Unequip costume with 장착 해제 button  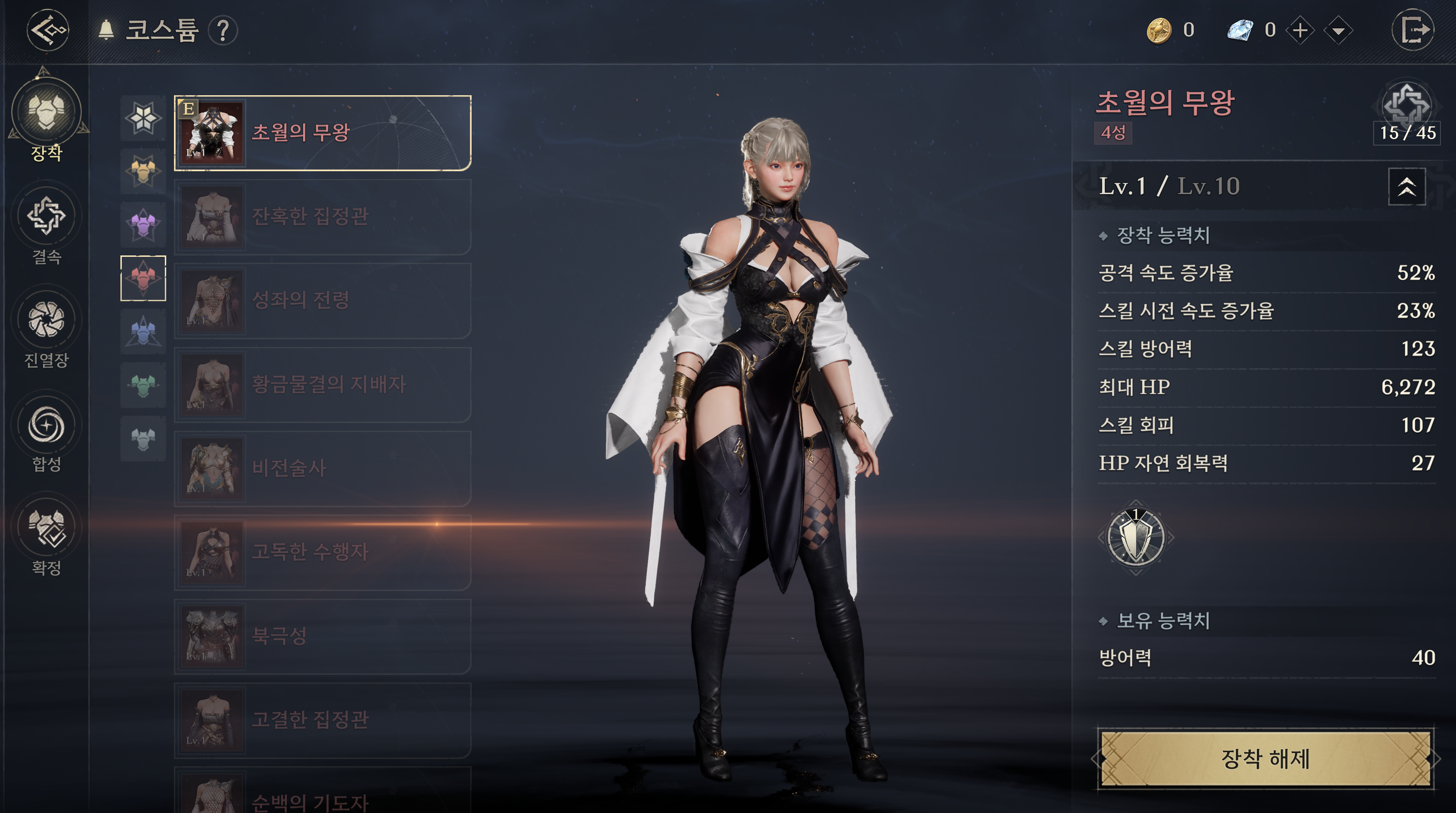(x=1265, y=759)
